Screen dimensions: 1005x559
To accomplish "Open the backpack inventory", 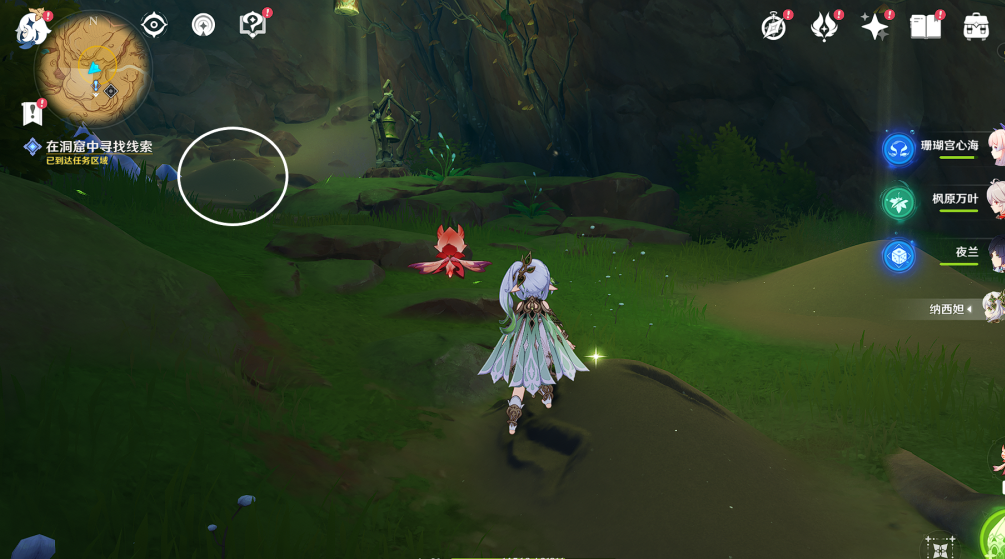I will pyautogui.click(x=976, y=27).
